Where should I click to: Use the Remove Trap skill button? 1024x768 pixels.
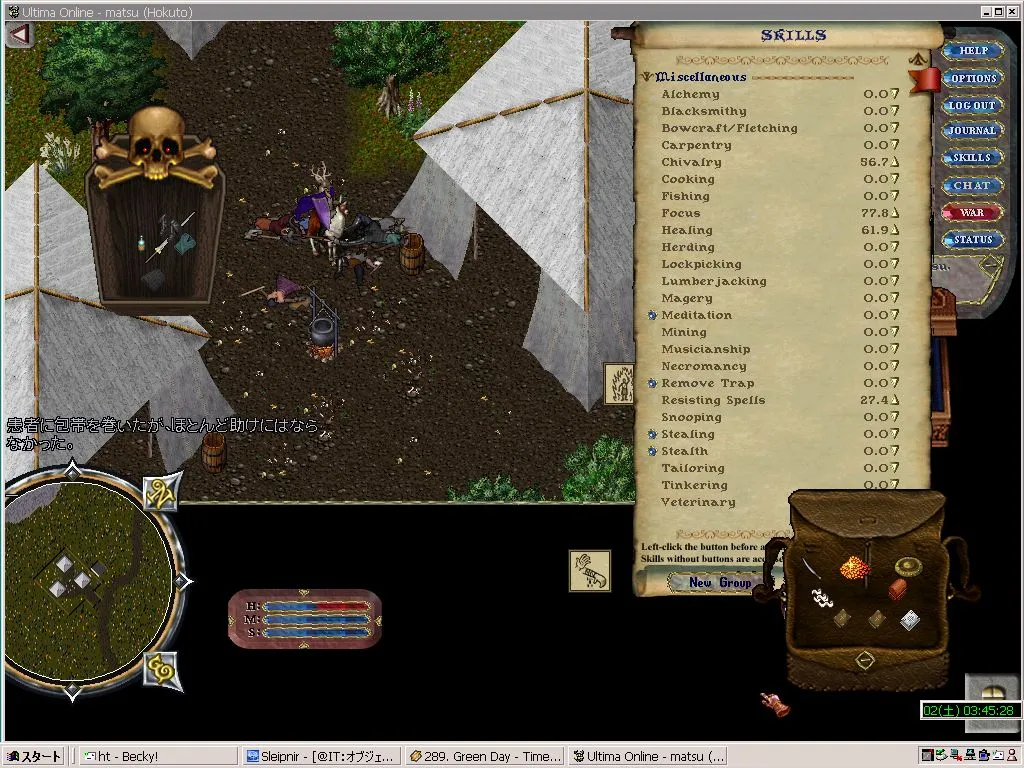pos(652,384)
